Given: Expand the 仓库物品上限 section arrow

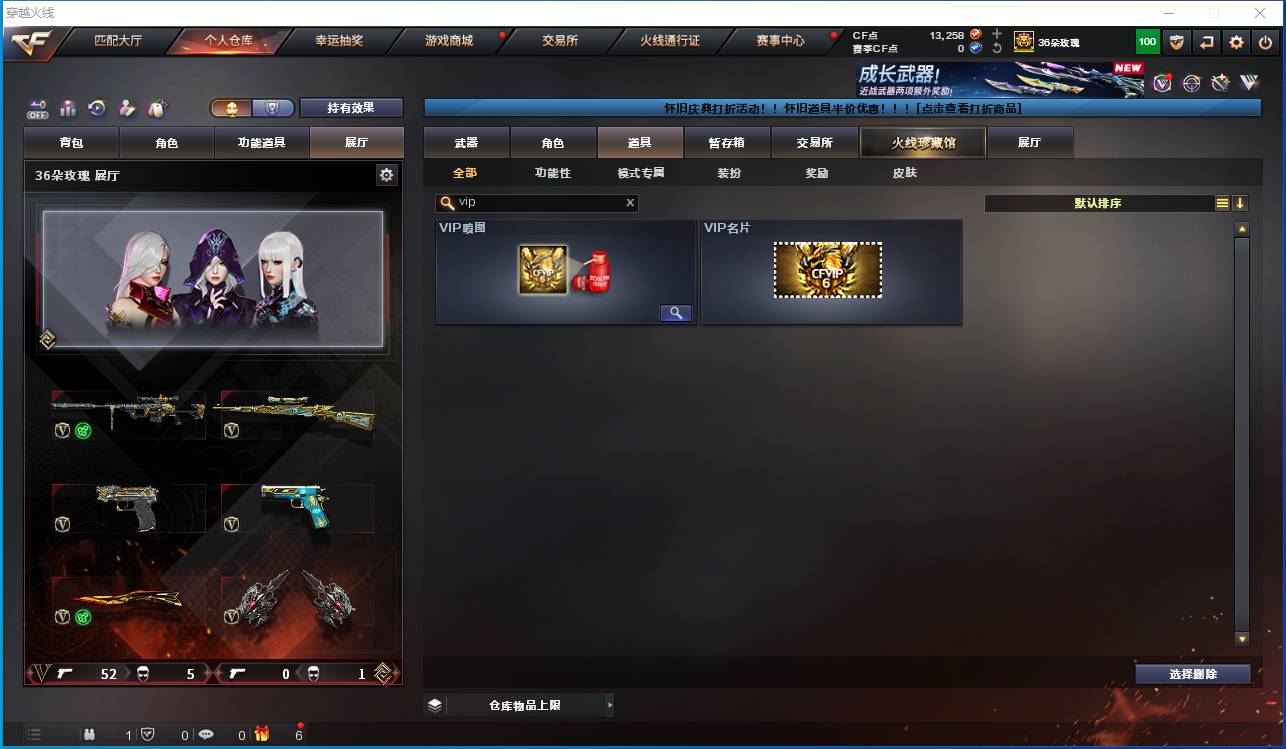Looking at the screenshot, I should tap(609, 704).
